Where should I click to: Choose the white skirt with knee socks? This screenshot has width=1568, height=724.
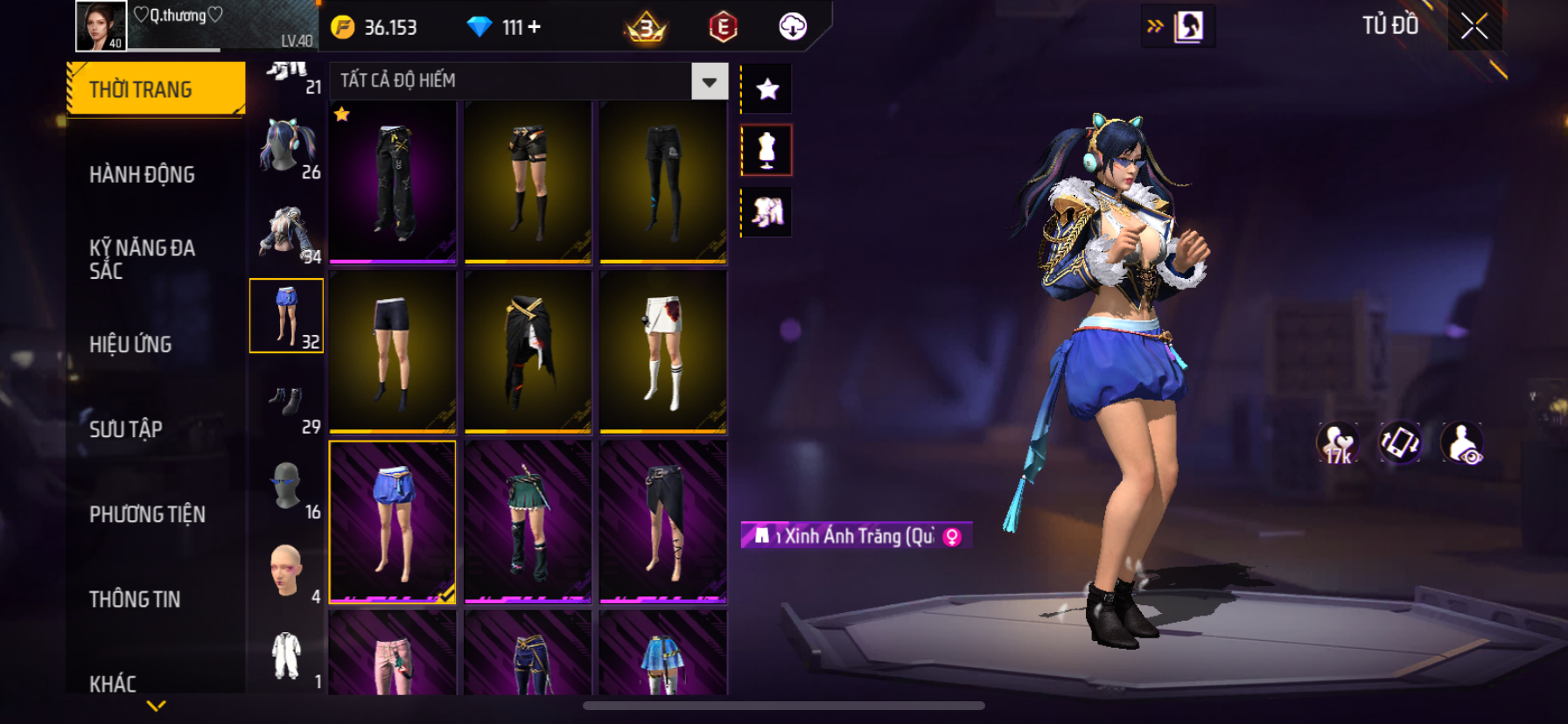click(663, 352)
